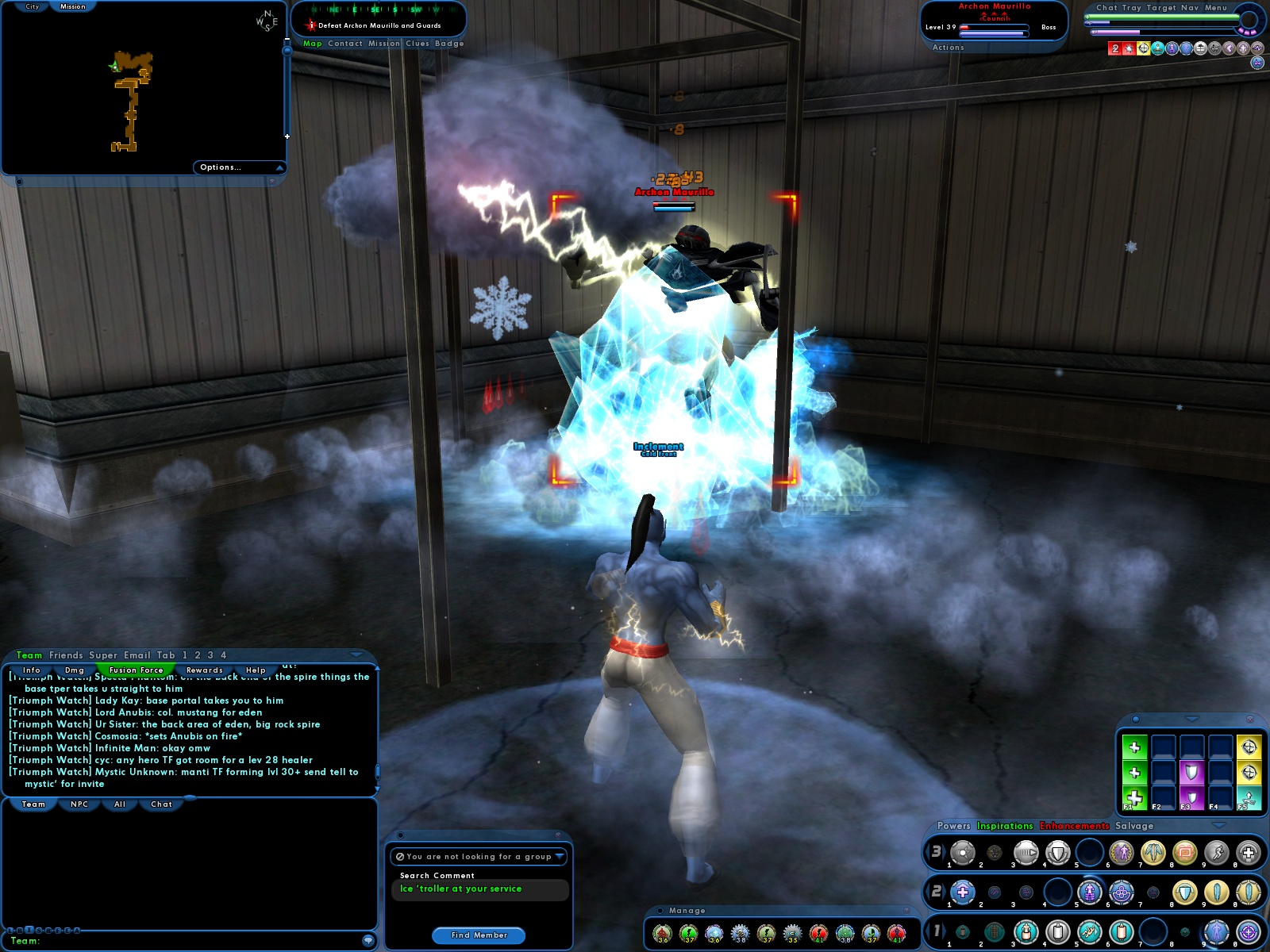The image size is (1270, 952).
Task: Click the Options button on the minimap
Action: 221,167
